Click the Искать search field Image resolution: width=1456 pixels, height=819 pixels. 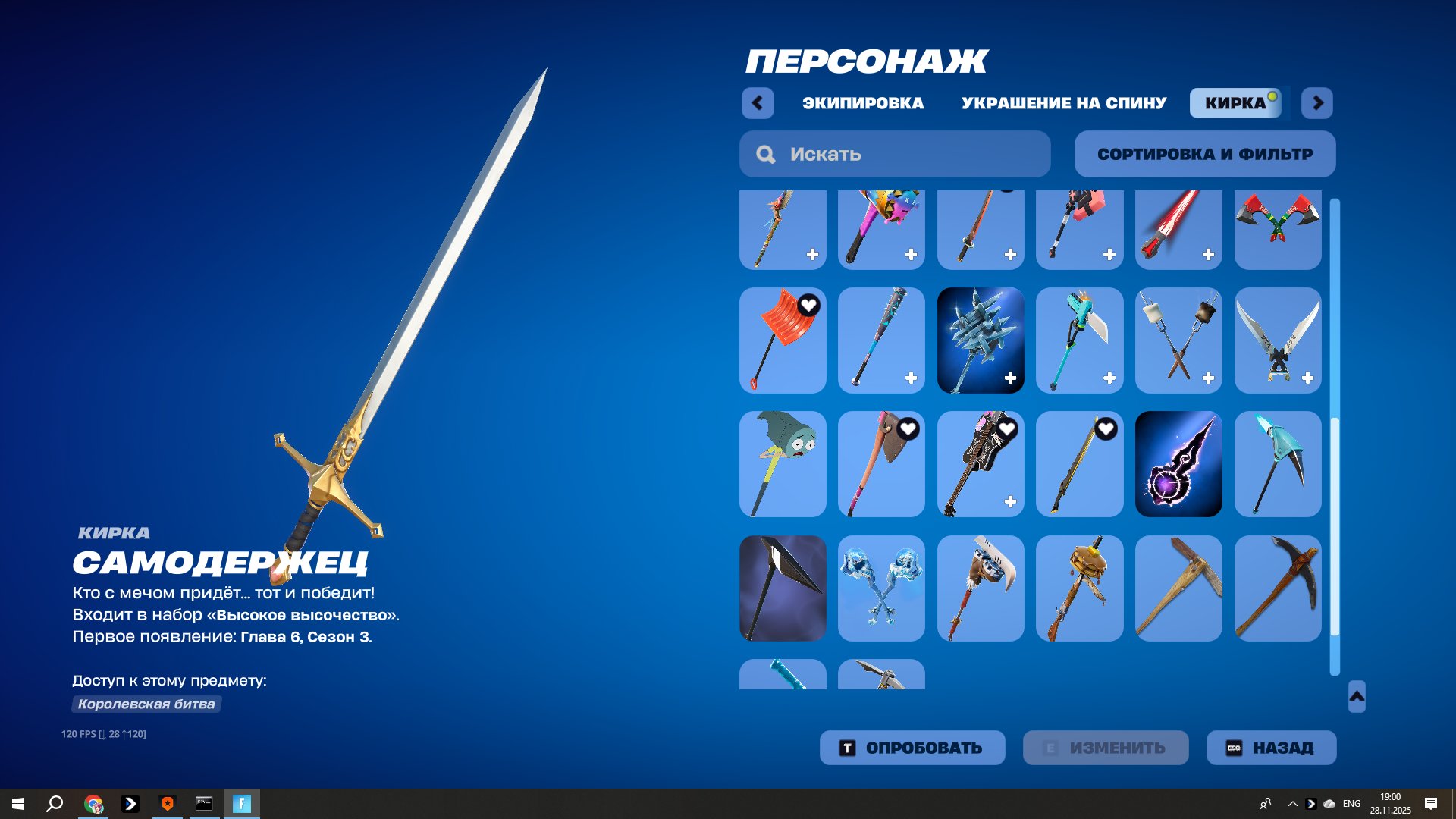pos(872,154)
